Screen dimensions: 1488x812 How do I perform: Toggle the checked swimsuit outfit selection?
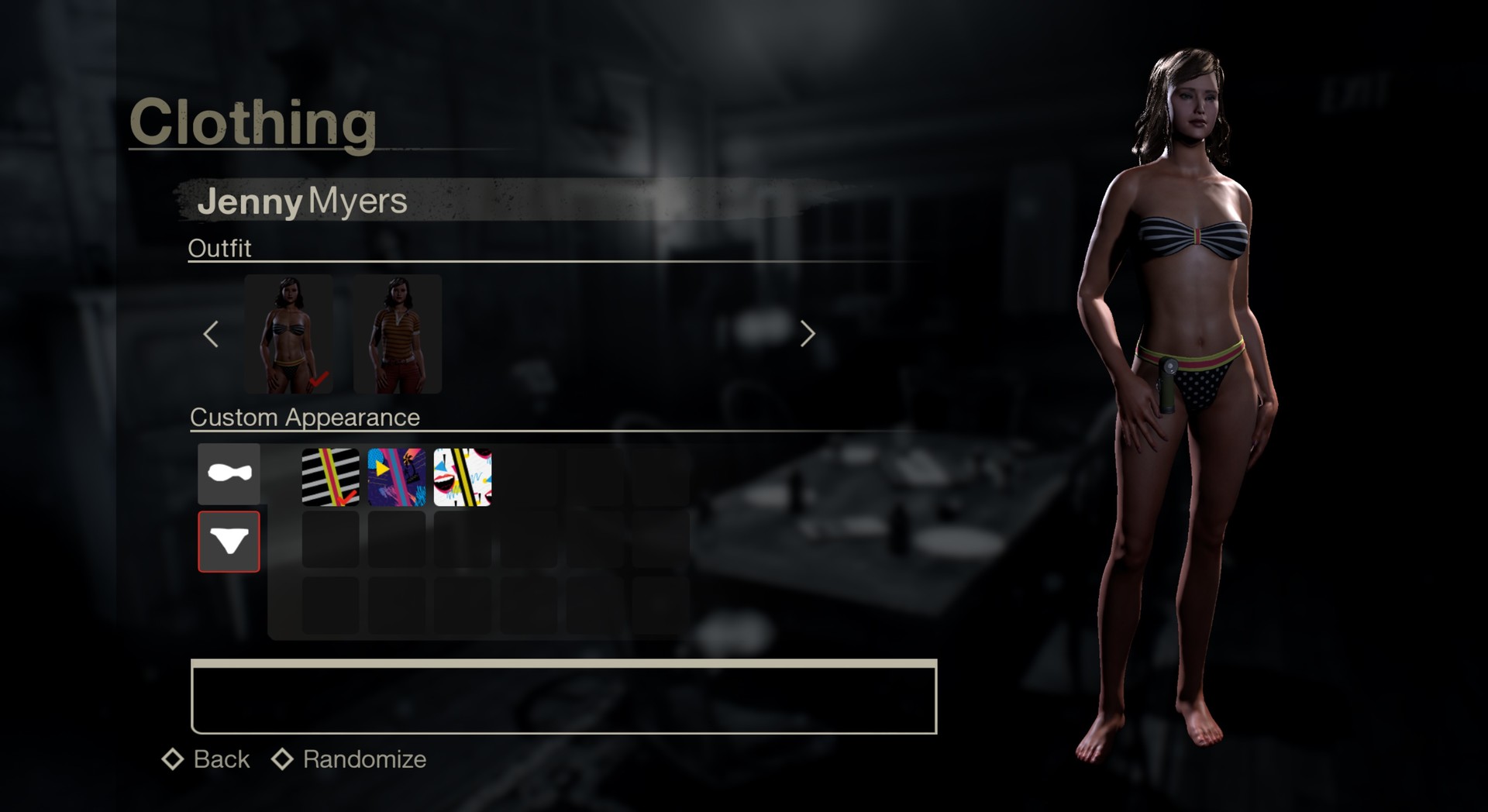tap(288, 335)
